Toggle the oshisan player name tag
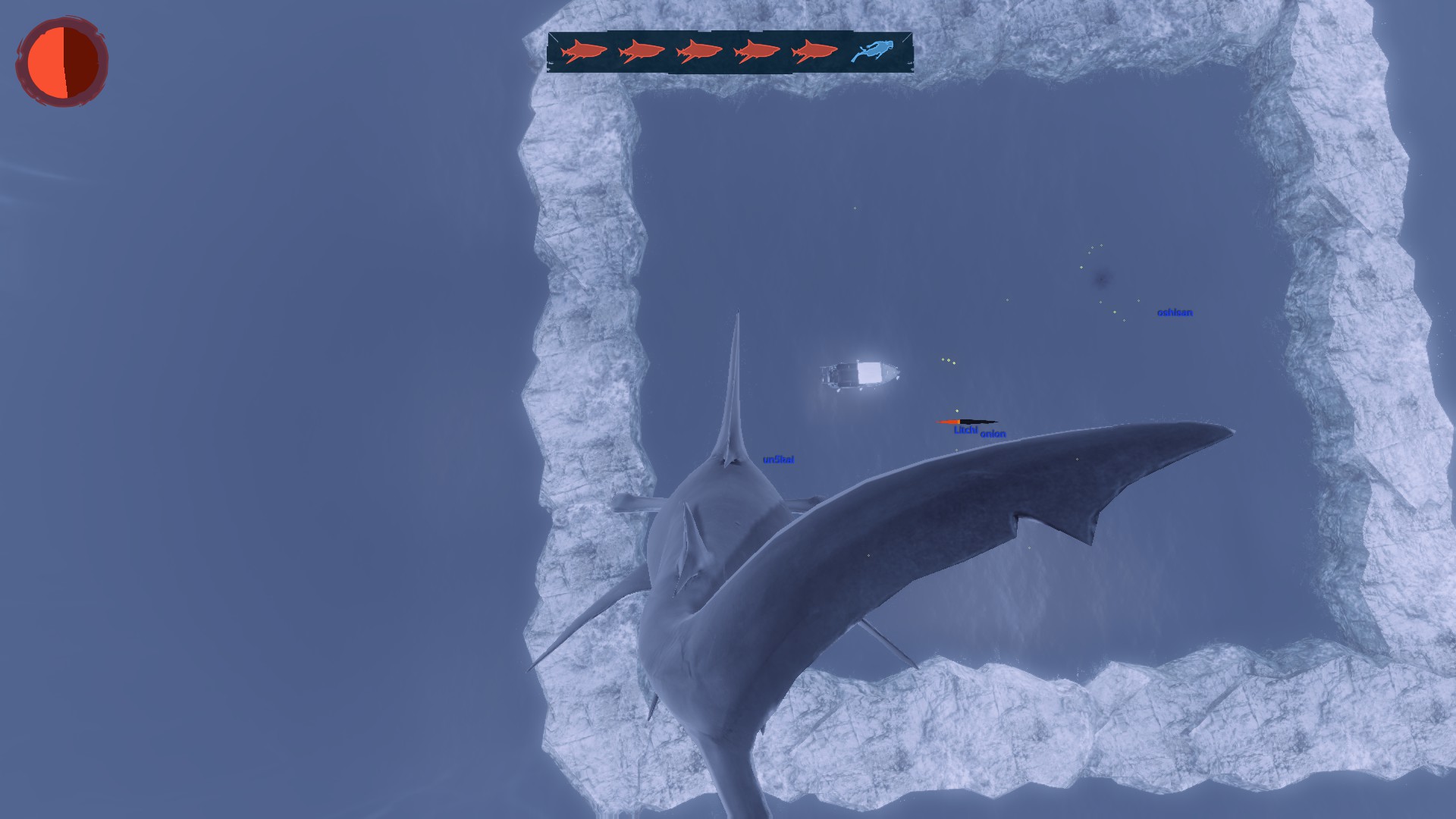Screen dimensions: 1456x819 [1175, 311]
